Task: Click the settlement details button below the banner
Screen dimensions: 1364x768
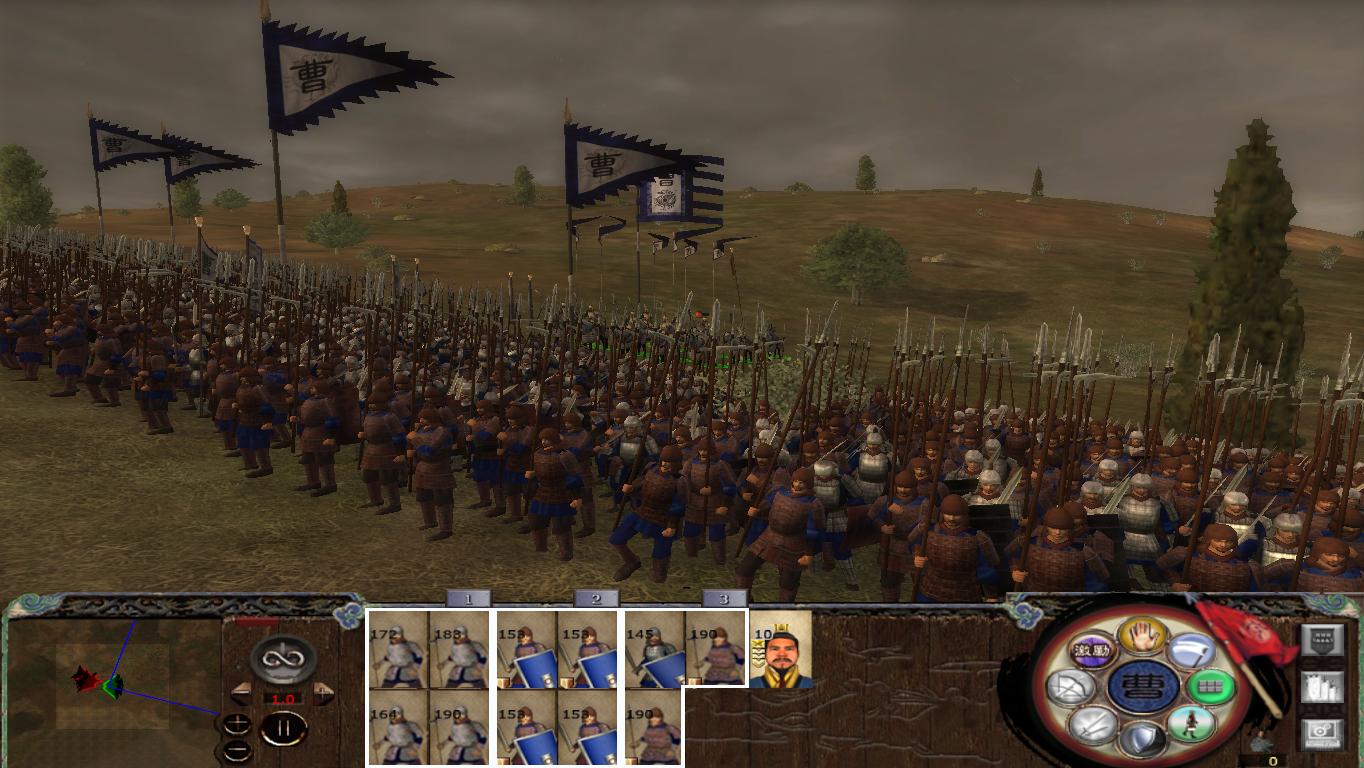Action: tap(1323, 687)
